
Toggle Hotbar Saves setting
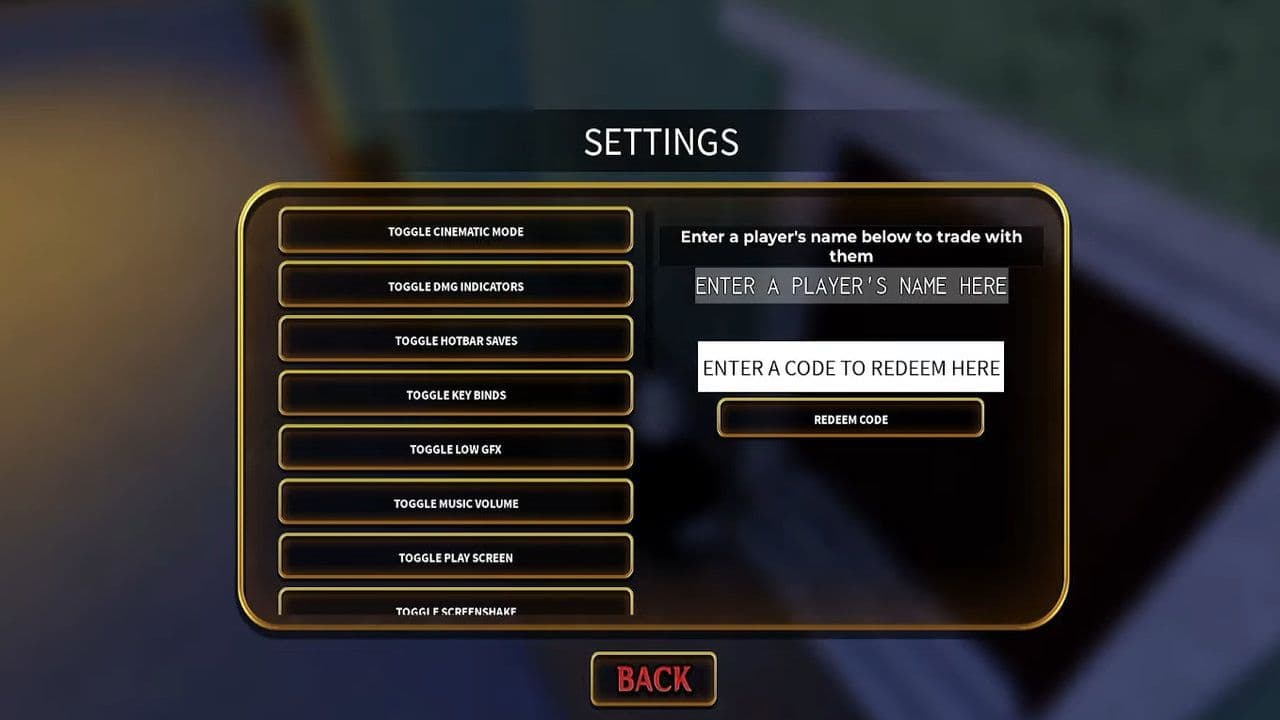click(x=457, y=340)
